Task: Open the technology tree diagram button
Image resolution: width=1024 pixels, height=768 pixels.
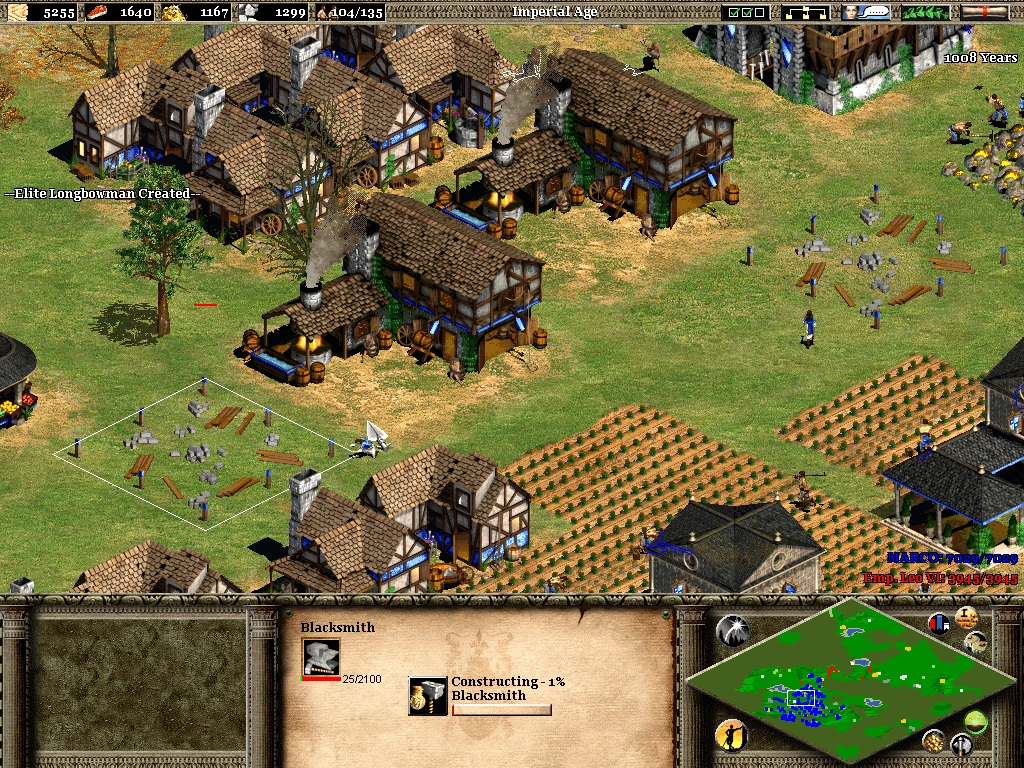Action: coord(806,12)
